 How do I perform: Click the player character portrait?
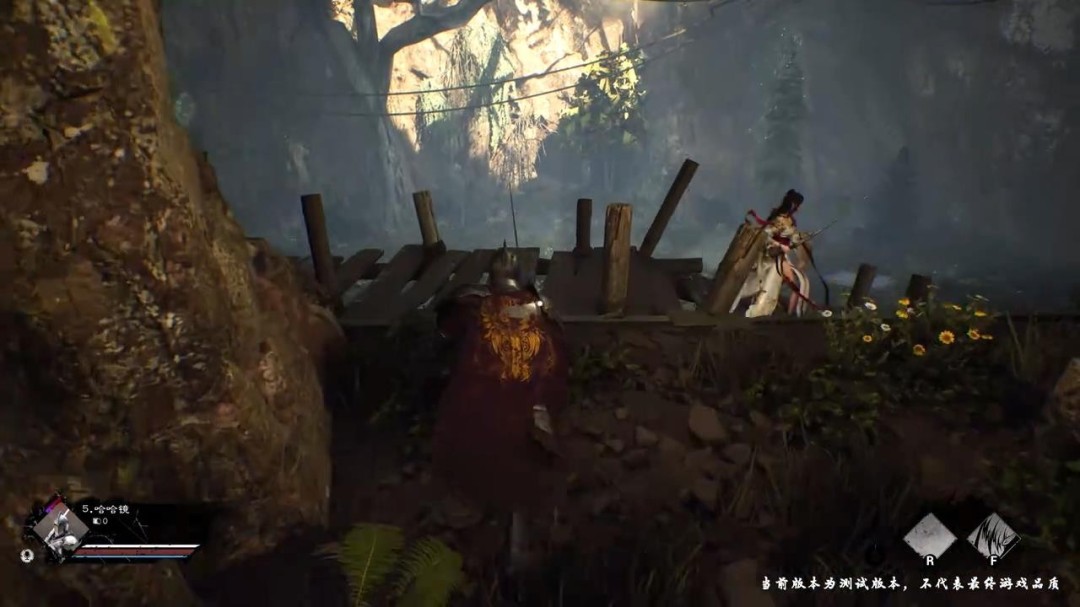(x=59, y=528)
